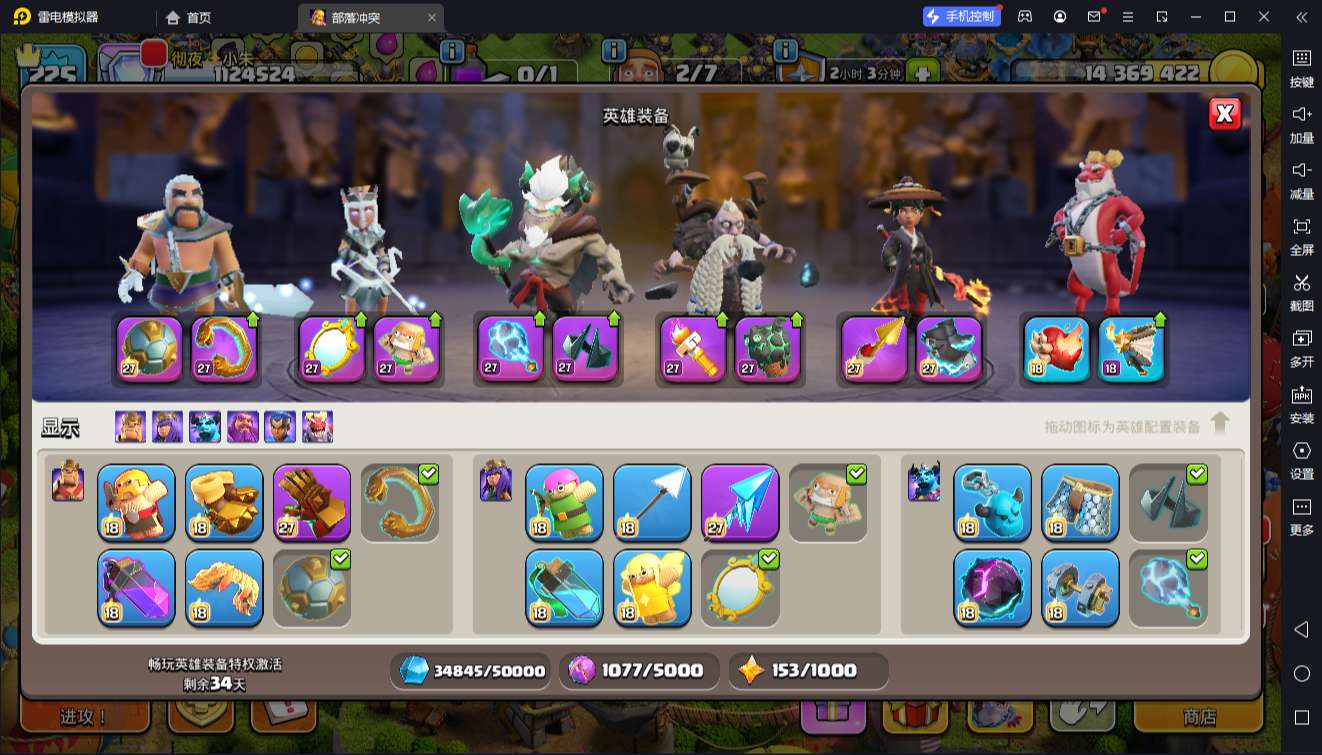Viewport: 1322px width, 755px height.
Task: Select the Henchmen Puppet equipment
Action: 992,502
